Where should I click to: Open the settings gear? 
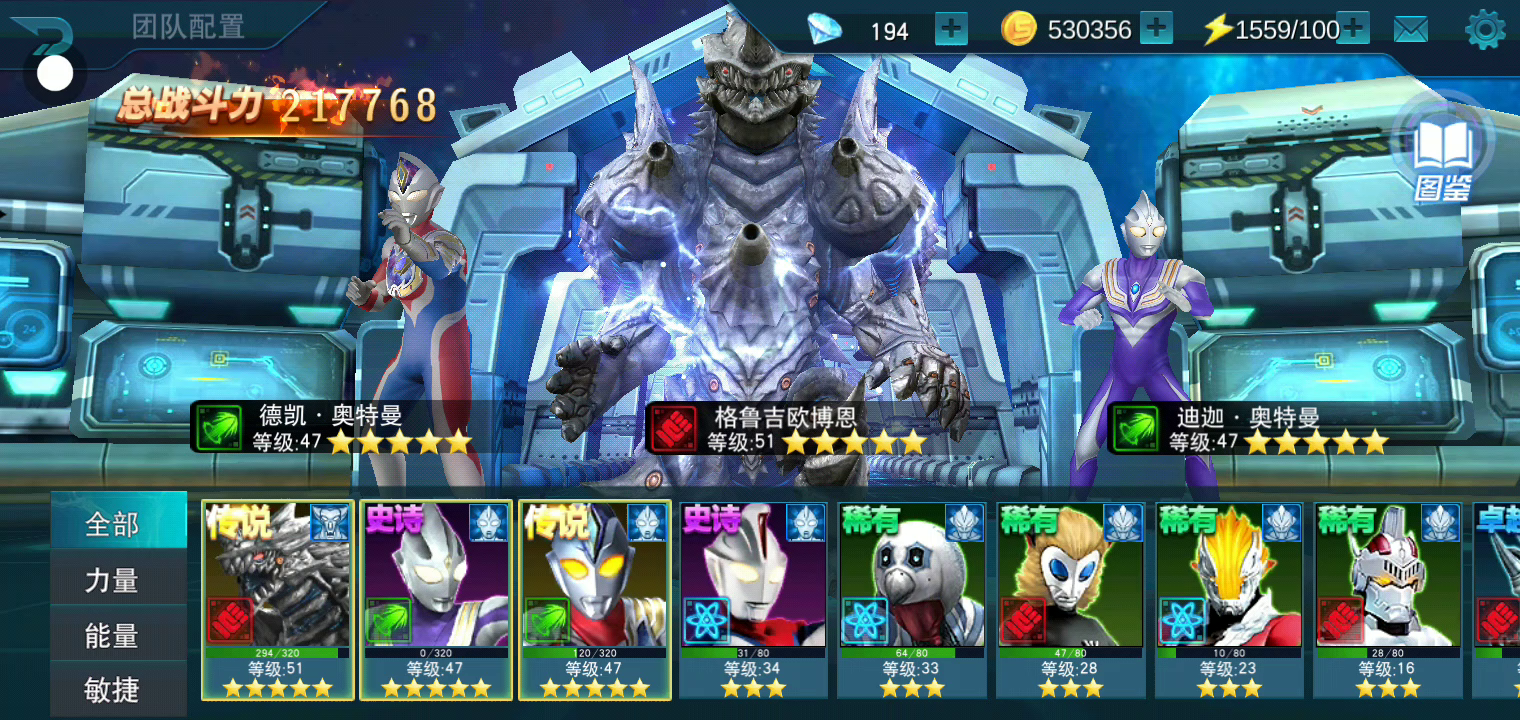(x=1485, y=30)
